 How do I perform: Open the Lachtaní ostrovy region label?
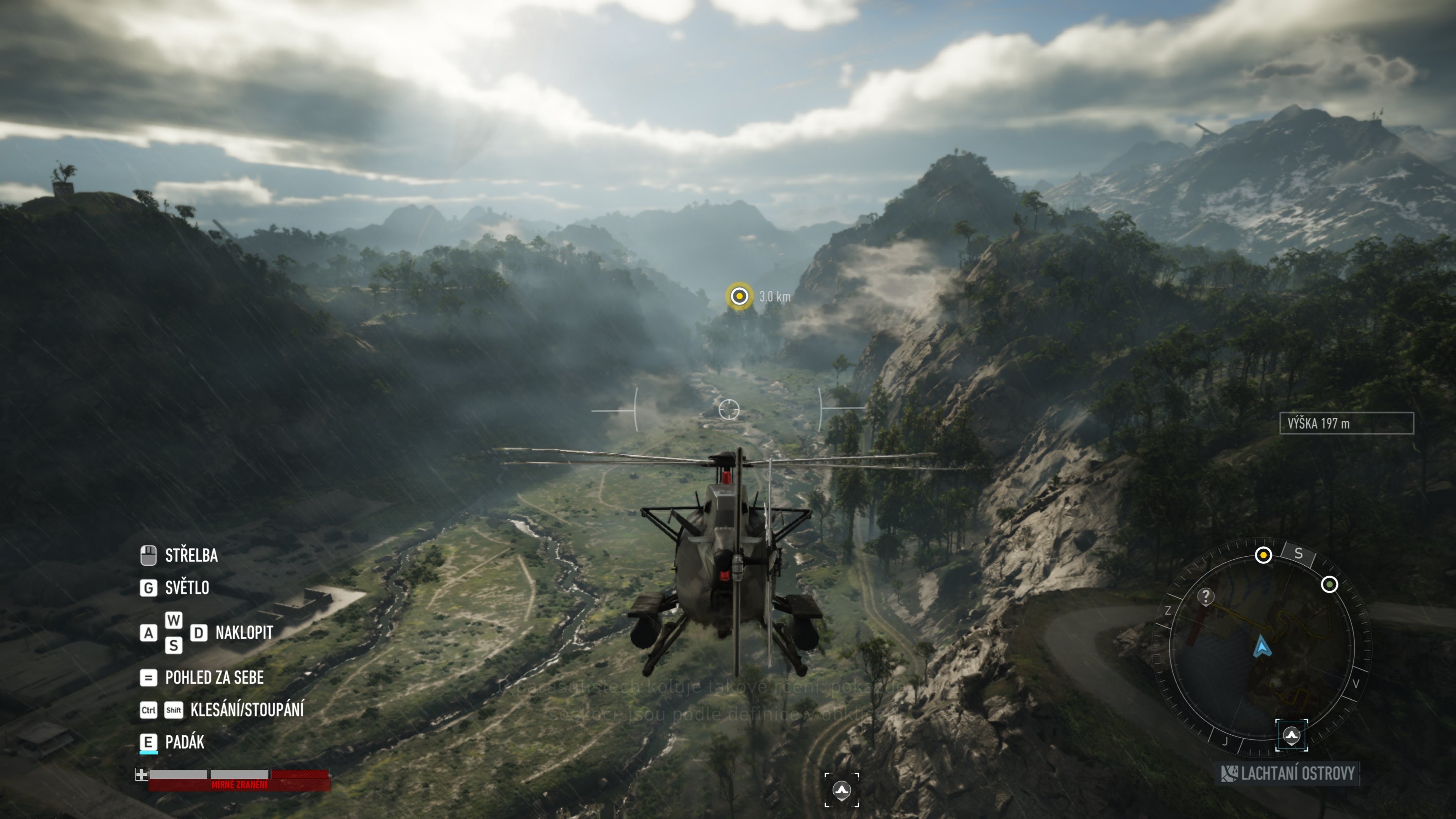pos(1288,773)
